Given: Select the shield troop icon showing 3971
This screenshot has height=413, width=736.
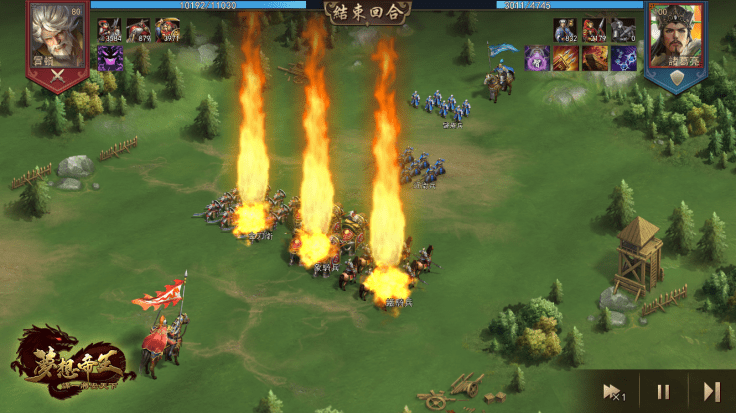Looking at the screenshot, I should click(x=167, y=30).
